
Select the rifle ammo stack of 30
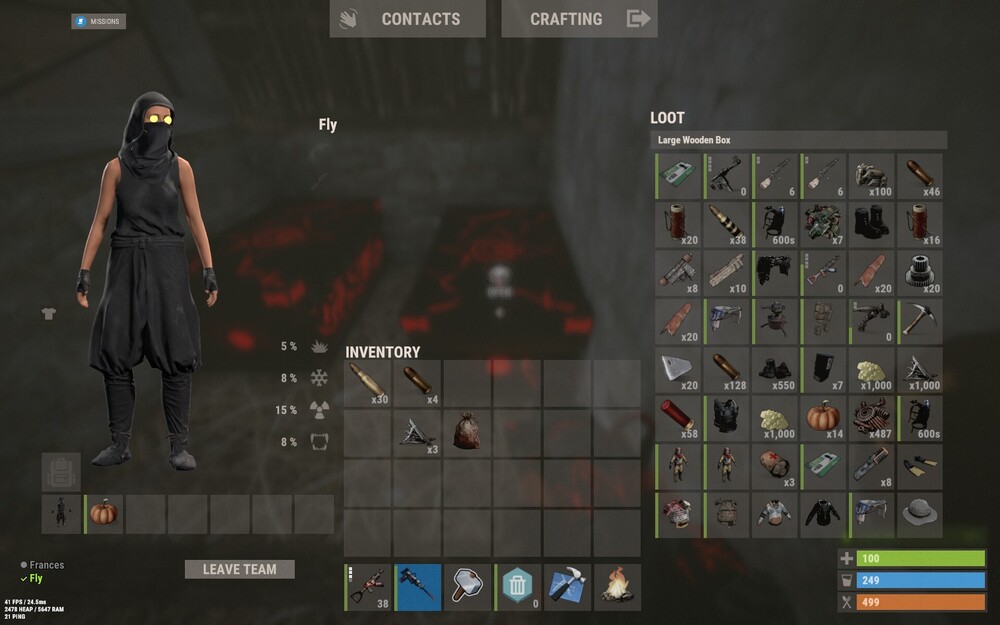367,384
